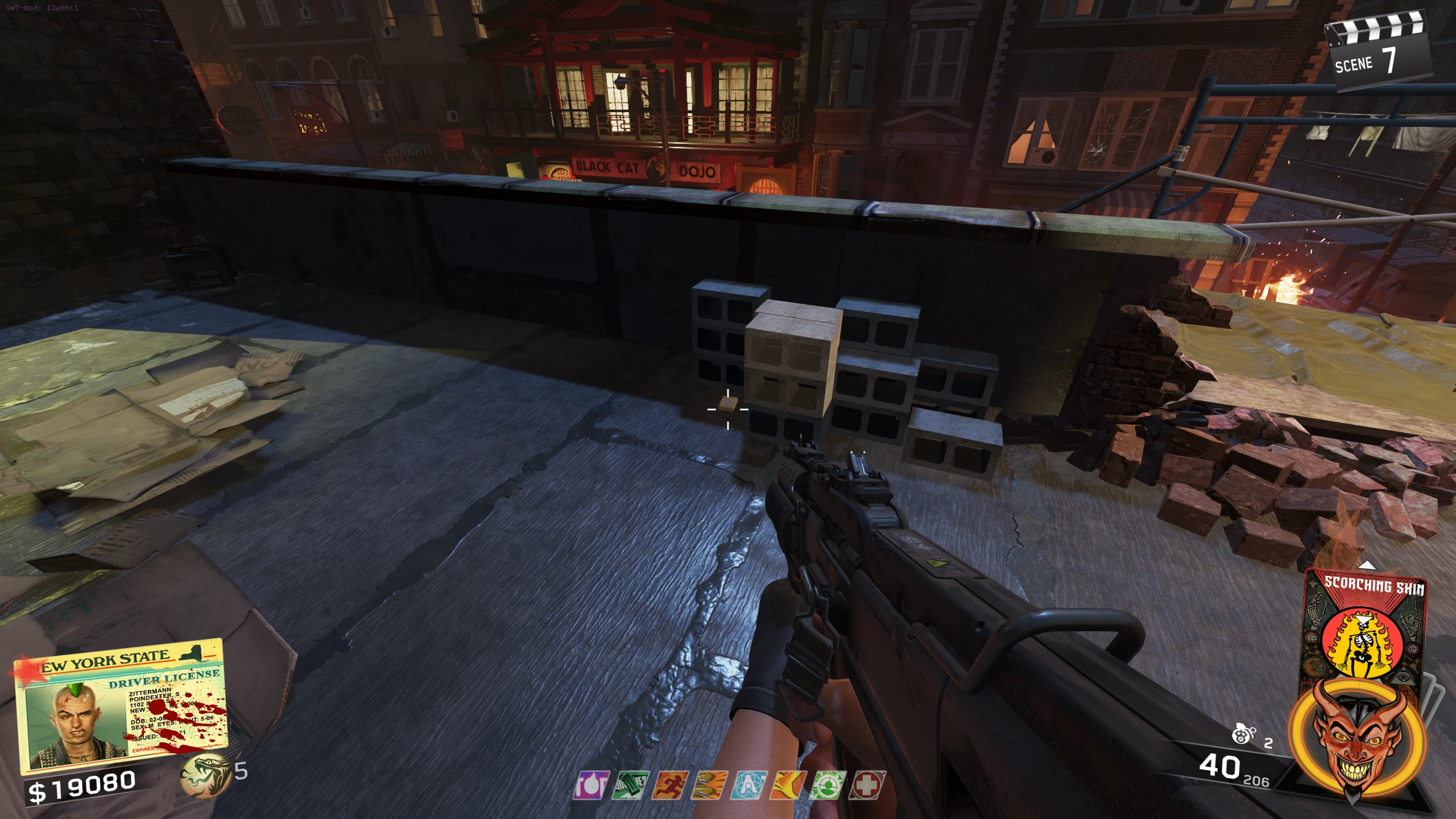Image resolution: width=1456 pixels, height=819 pixels.
Task: Select the snake chi ability icon
Action: click(x=205, y=775)
